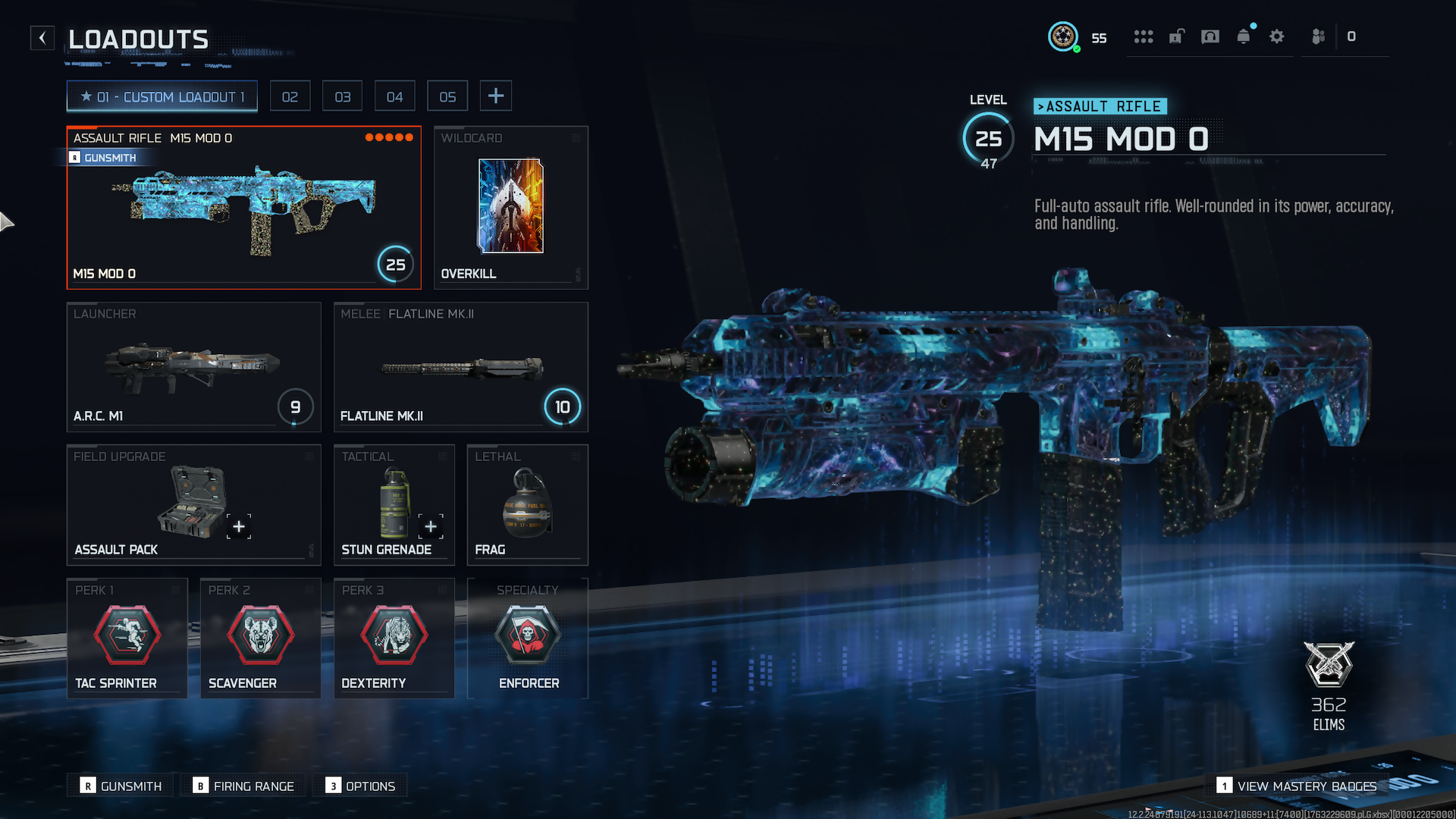
Task: Switch to loadout tab 04
Action: tap(394, 97)
